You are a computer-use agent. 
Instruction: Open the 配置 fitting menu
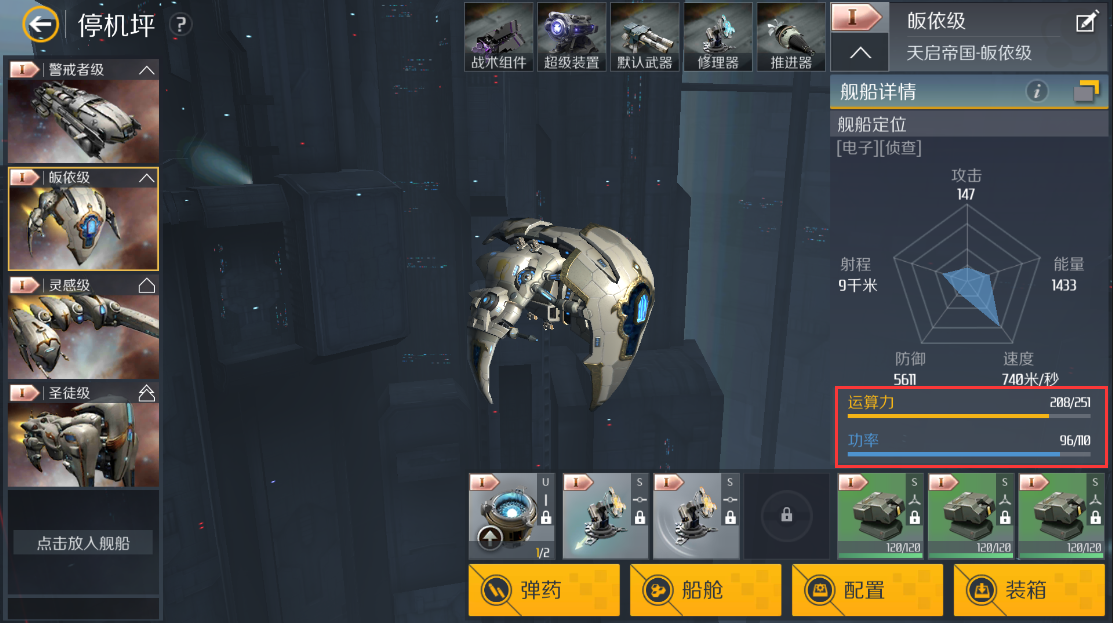pyautogui.click(x=867, y=590)
